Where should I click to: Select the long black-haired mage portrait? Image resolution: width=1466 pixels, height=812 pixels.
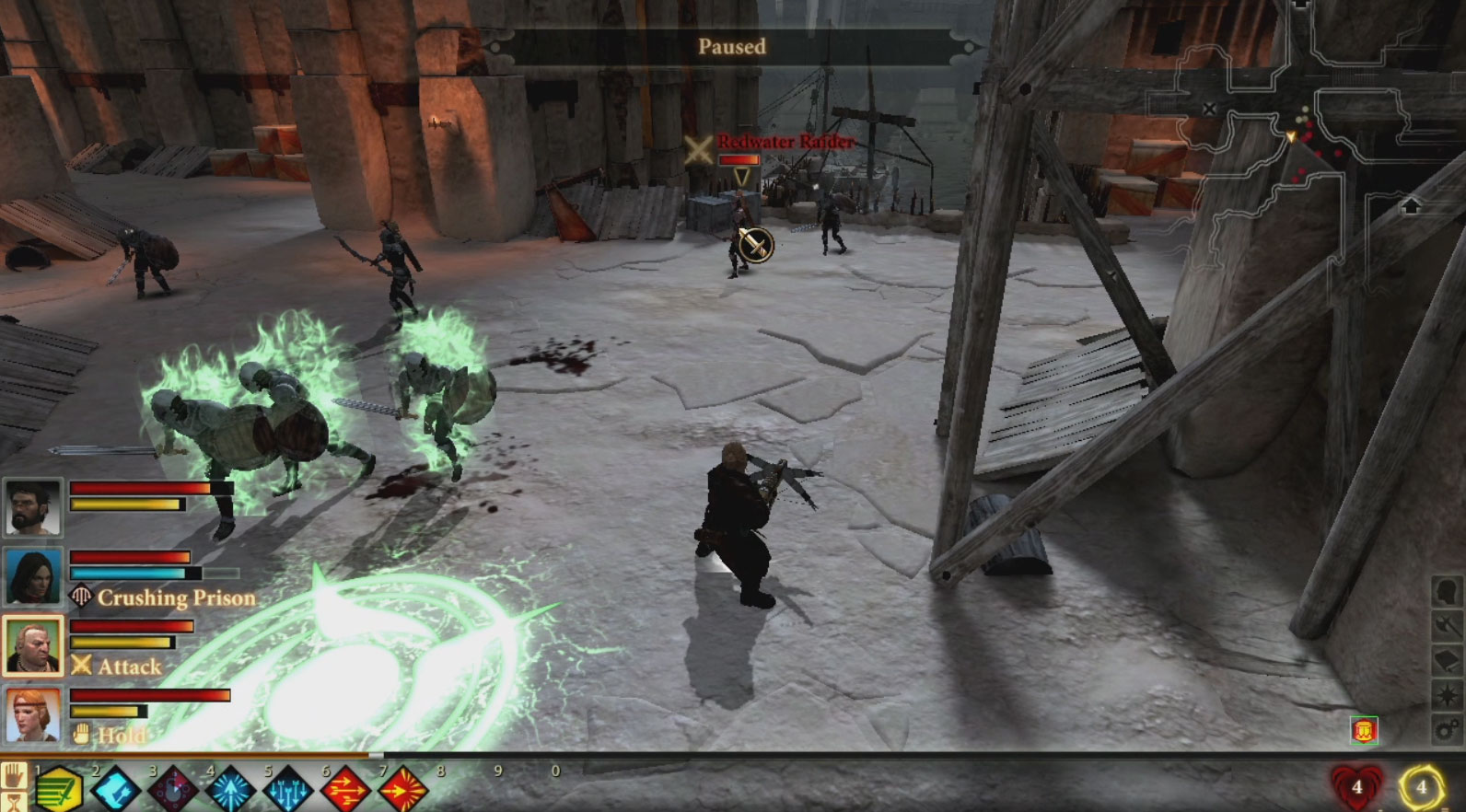click(32, 576)
